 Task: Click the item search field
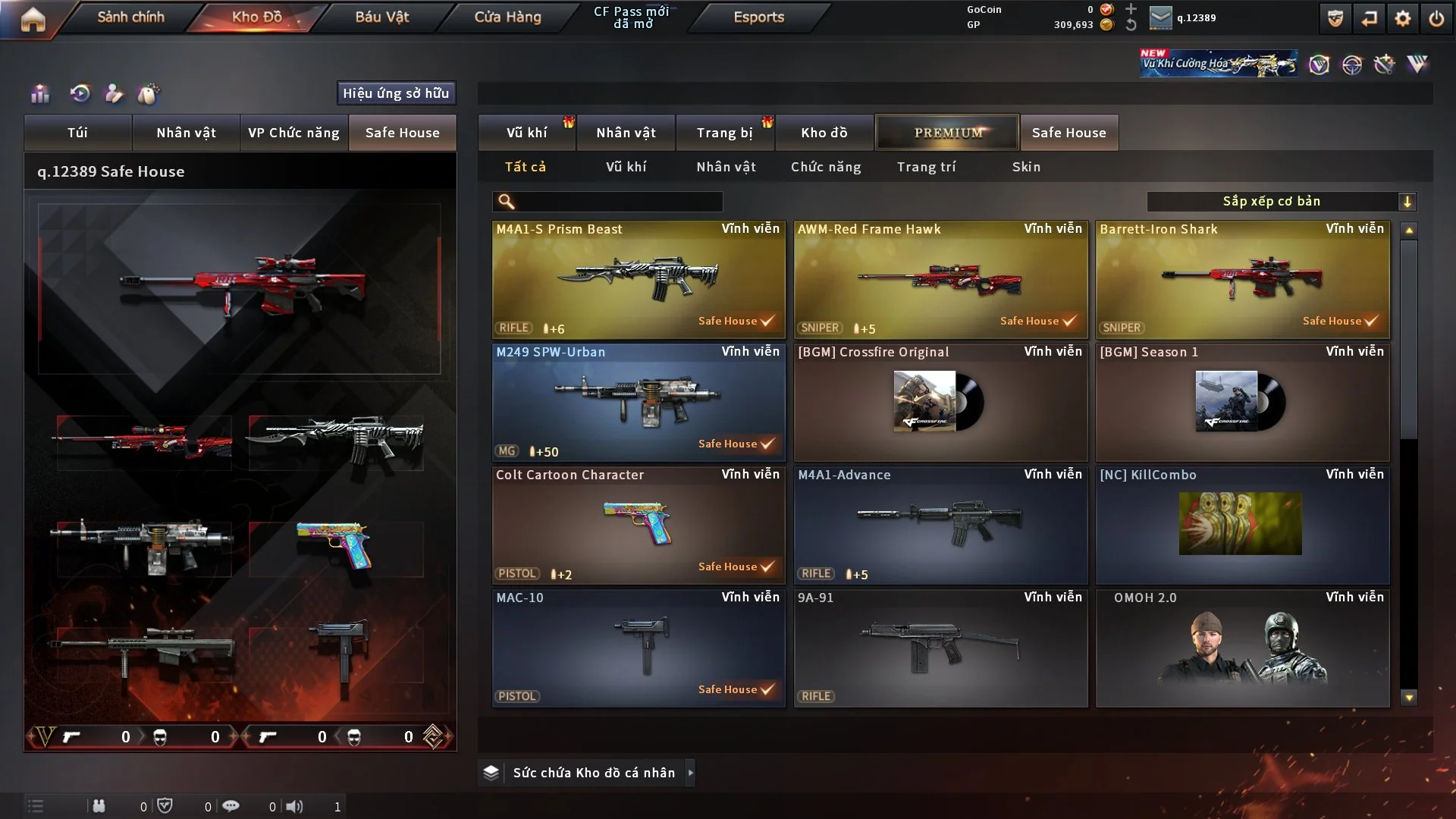coord(618,202)
